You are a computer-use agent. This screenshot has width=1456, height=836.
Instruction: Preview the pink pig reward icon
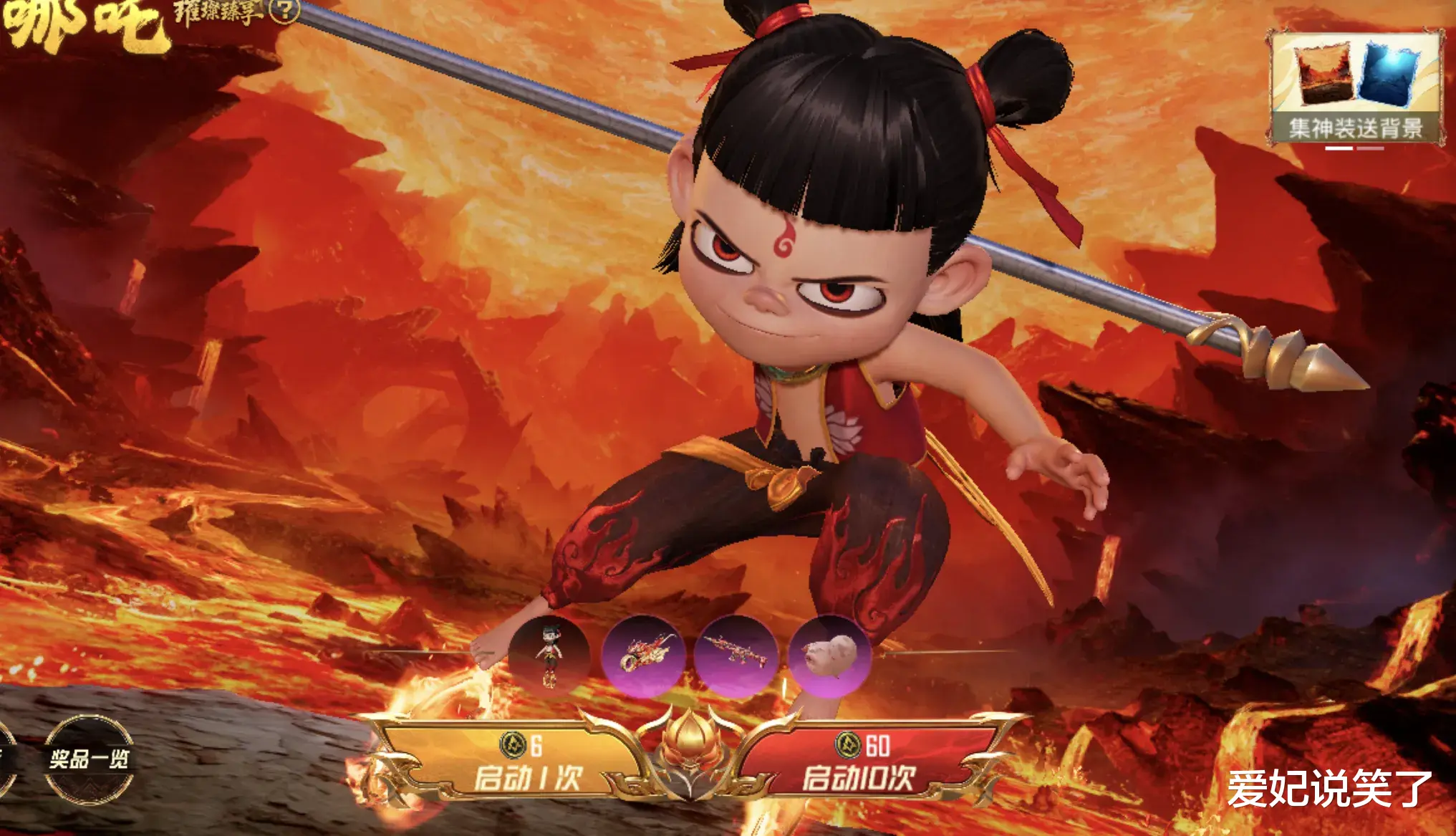(829, 655)
